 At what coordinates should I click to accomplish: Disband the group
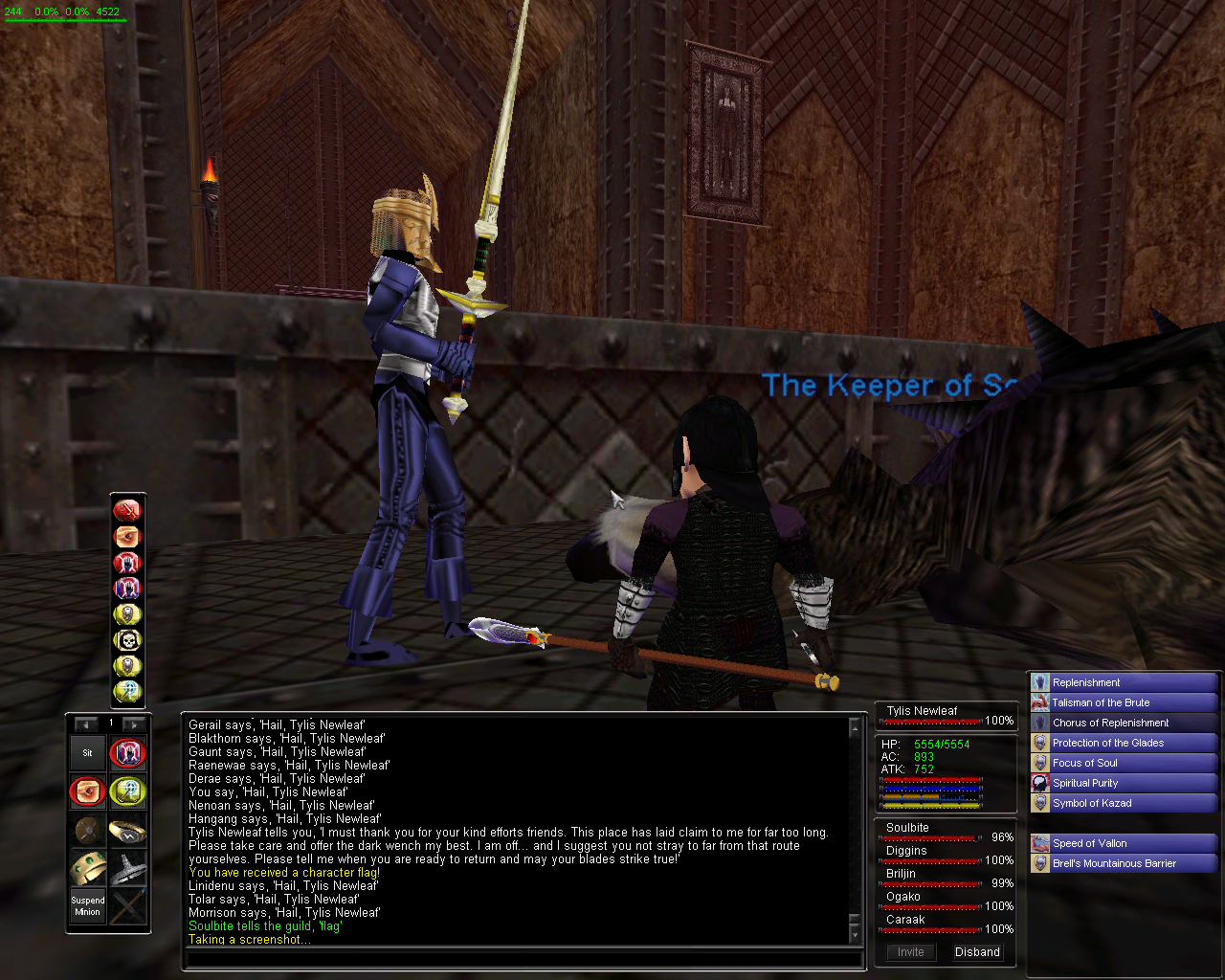pyautogui.click(x=977, y=952)
